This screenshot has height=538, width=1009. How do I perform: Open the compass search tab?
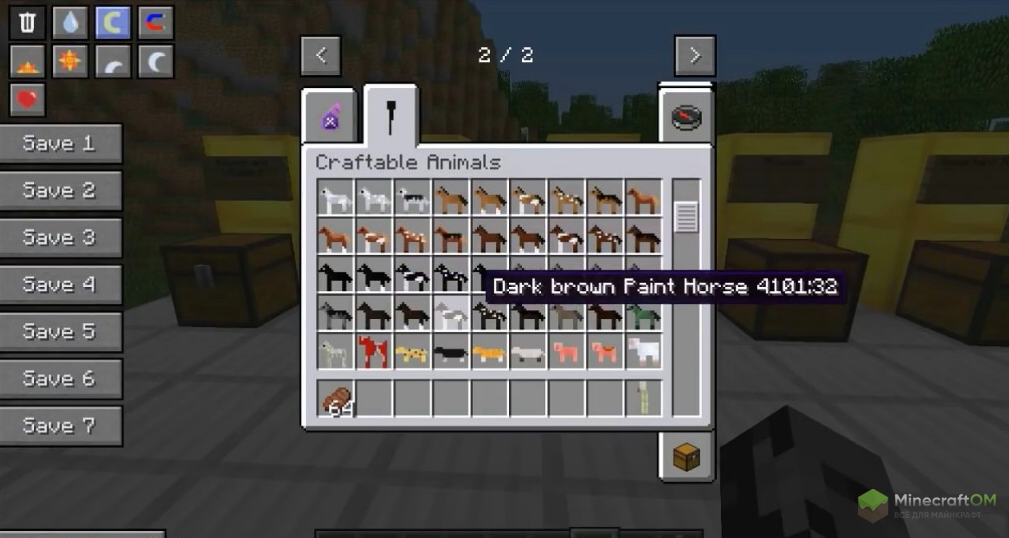685,116
